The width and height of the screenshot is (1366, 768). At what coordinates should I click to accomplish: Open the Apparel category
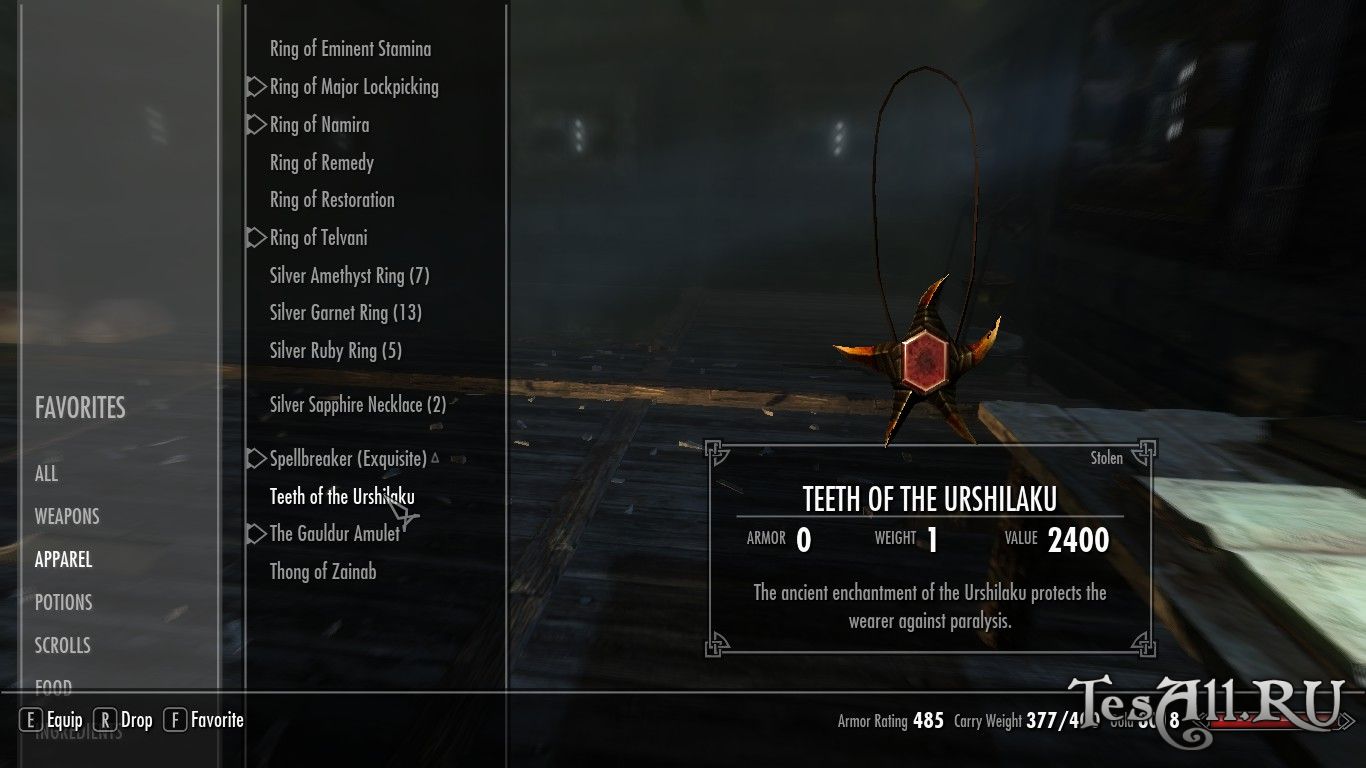[63, 560]
